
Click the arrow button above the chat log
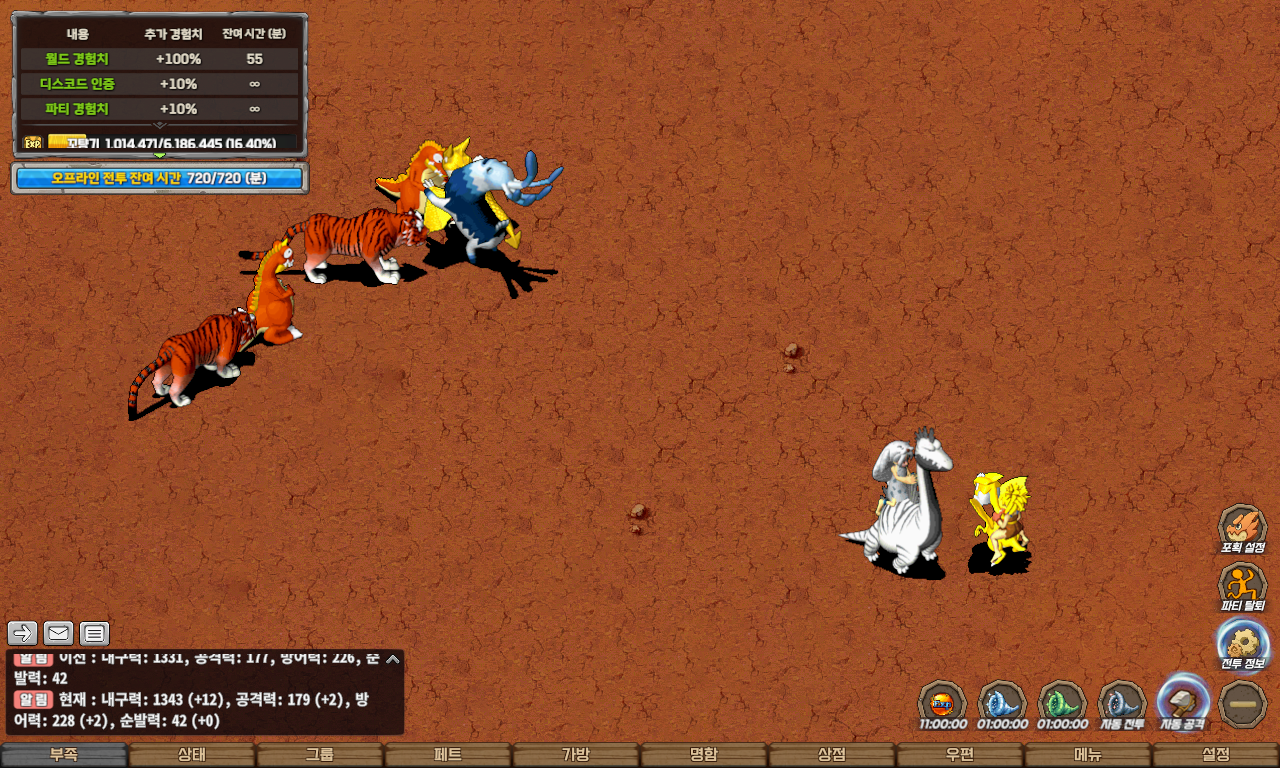click(x=23, y=633)
